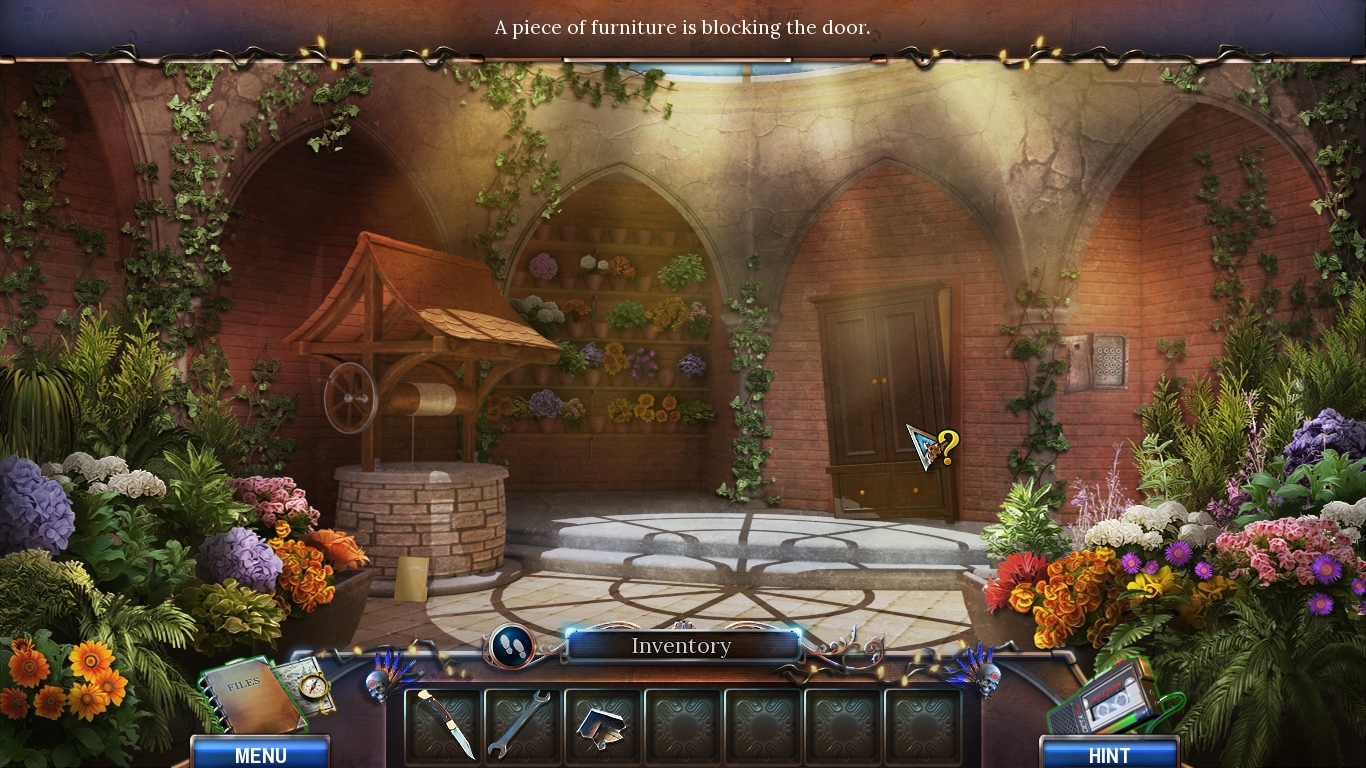Toggle the Inventory panel label
Image resolution: width=1366 pixels, height=768 pixels.
681,646
